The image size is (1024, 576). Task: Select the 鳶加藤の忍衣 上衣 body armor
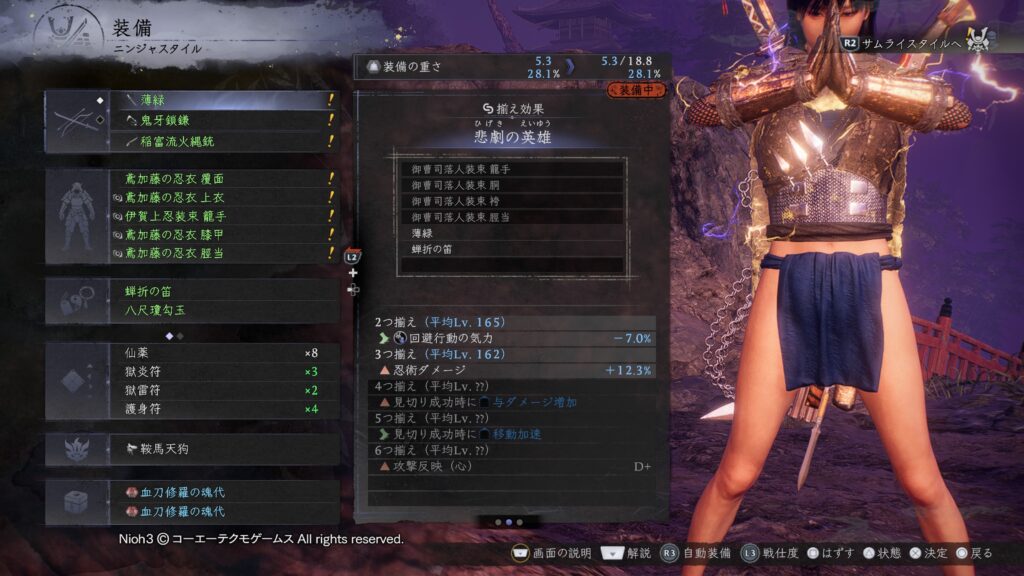220,197
